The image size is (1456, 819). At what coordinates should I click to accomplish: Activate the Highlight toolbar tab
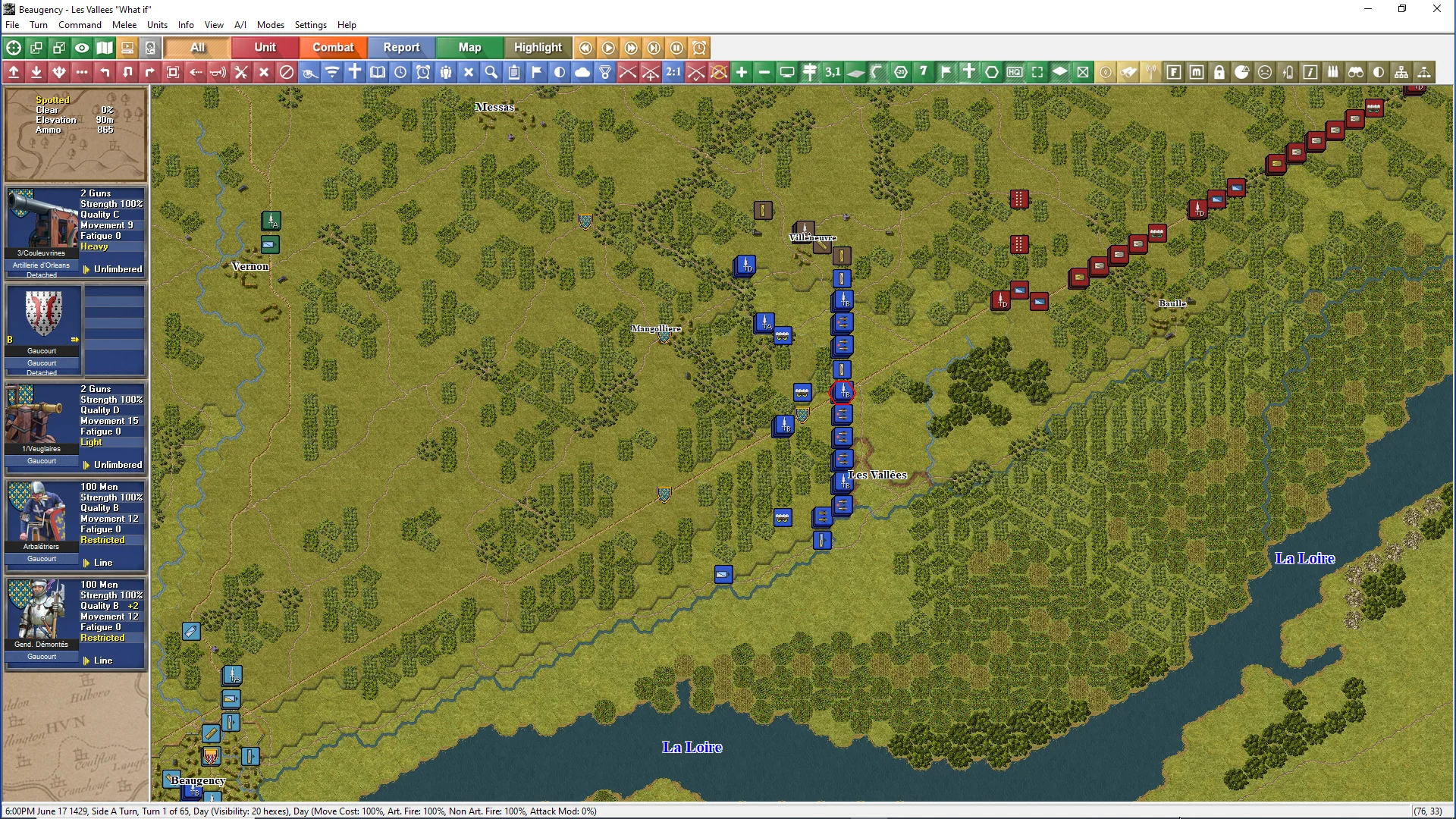538,47
